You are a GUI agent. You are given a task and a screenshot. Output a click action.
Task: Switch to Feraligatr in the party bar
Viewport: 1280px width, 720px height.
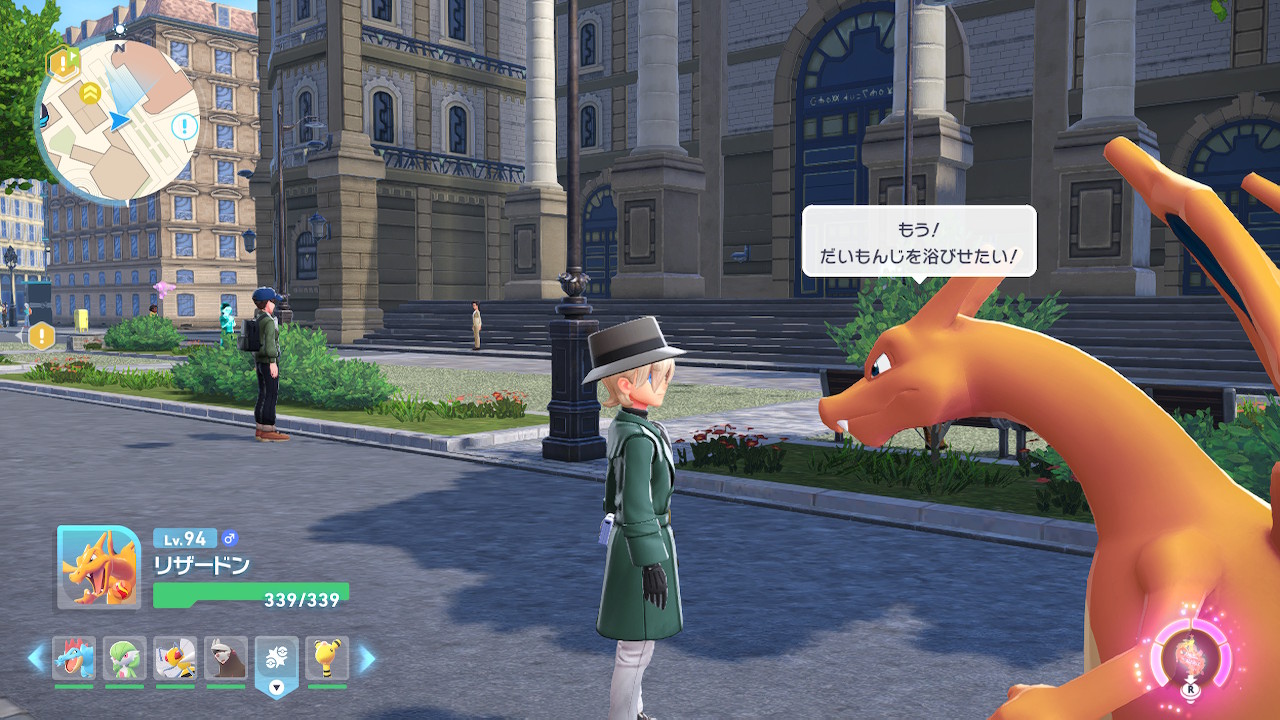pos(74,658)
